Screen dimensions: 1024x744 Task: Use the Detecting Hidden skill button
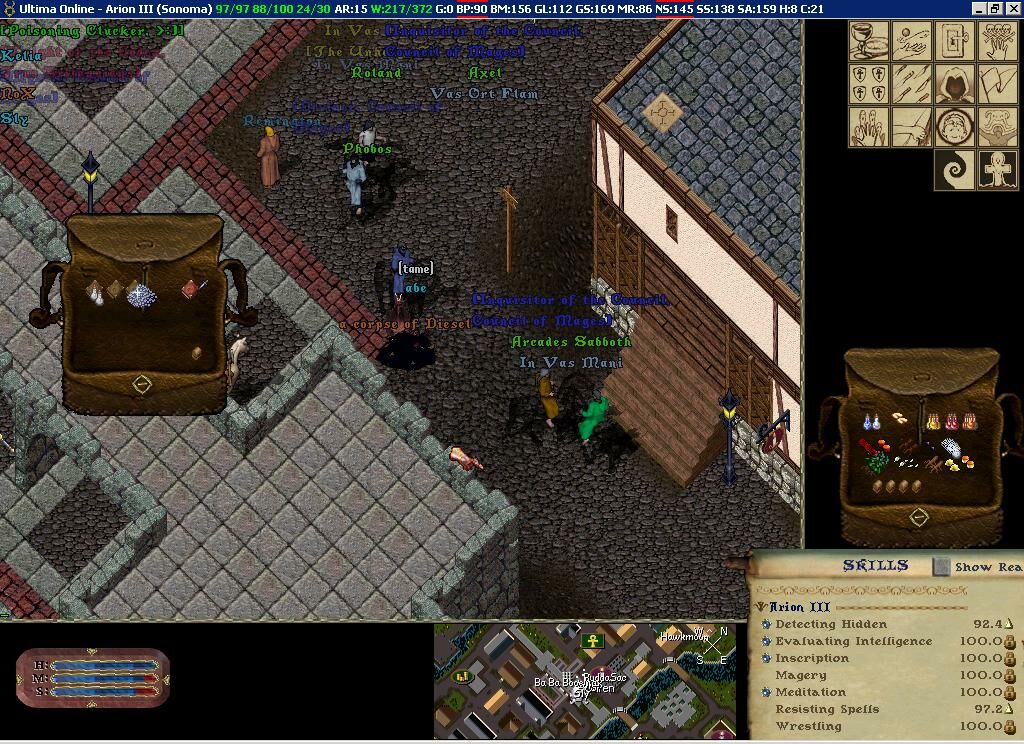[x=766, y=624]
